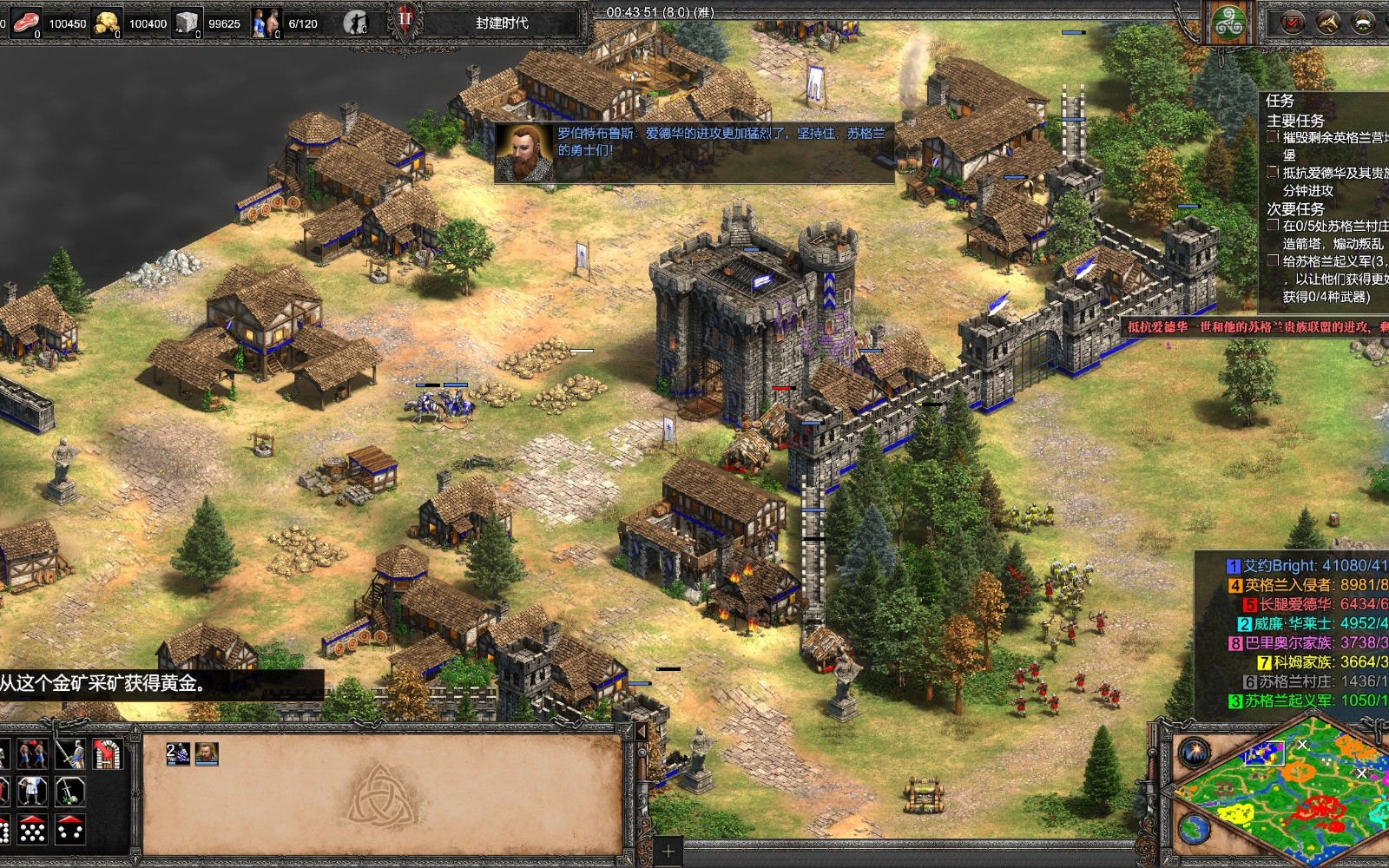Open the 任务 objectives panel header
Image resolution: width=1389 pixels, height=868 pixels.
click(1280, 101)
